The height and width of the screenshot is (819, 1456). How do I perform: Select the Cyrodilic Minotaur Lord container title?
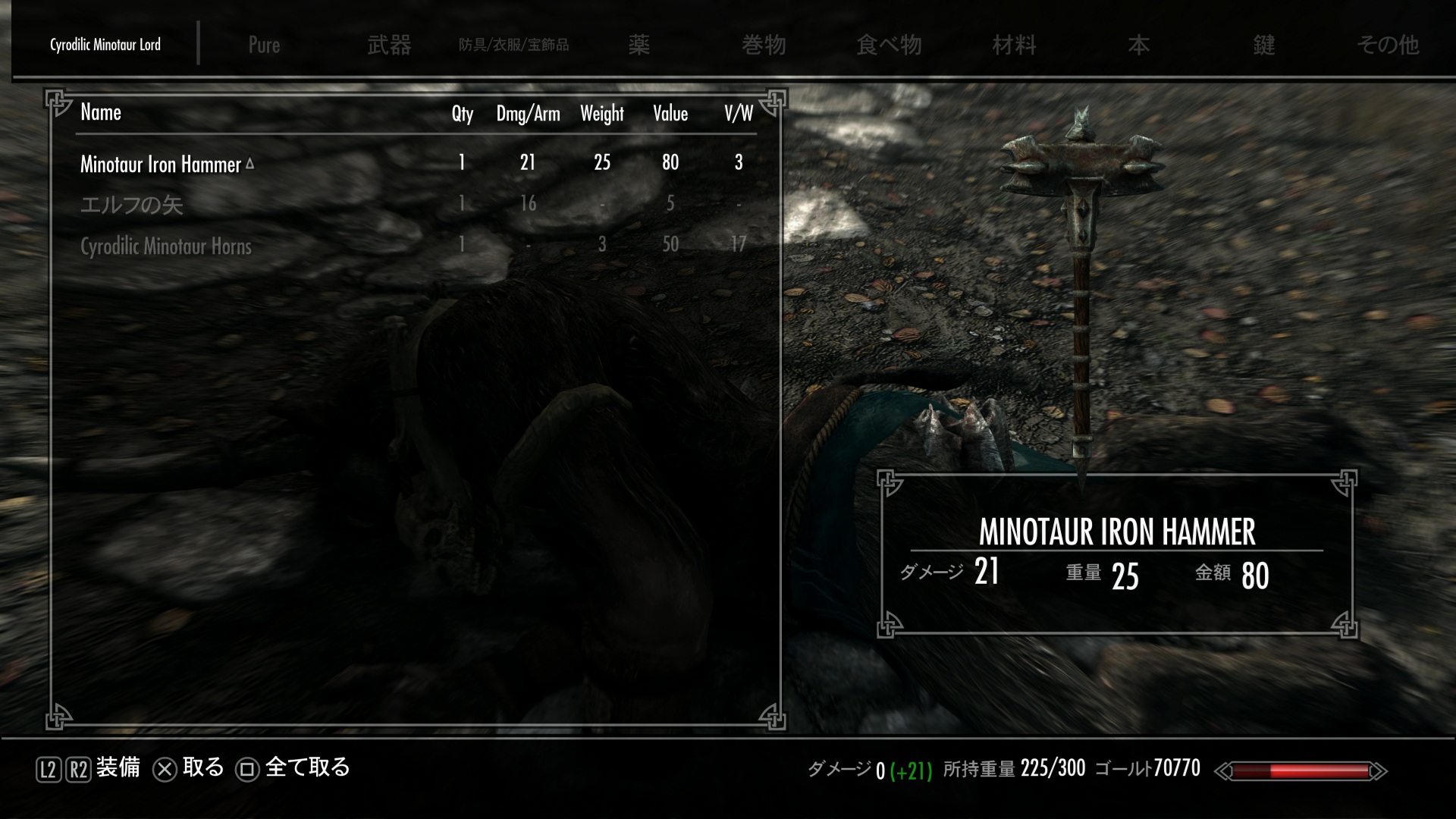click(x=105, y=45)
